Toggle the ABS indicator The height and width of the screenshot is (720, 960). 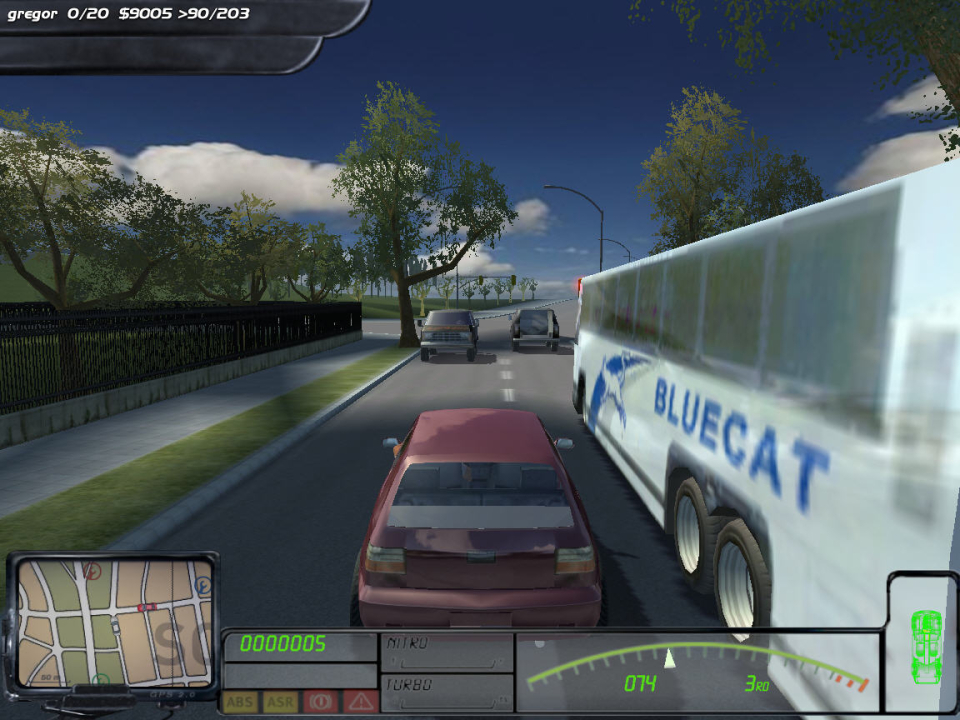pos(240,702)
